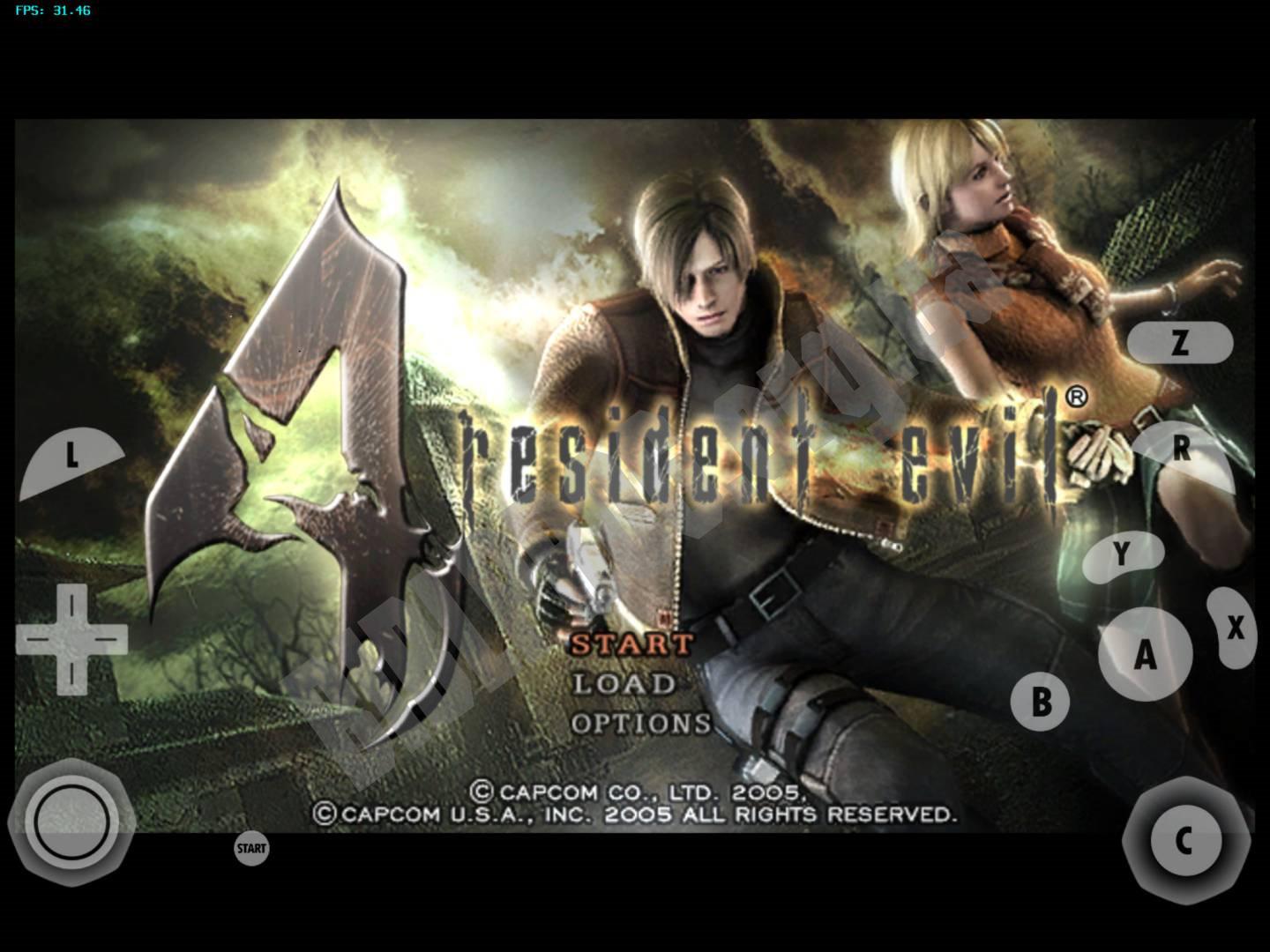
Task: Select LOAD on the title menu
Action: coord(623,686)
